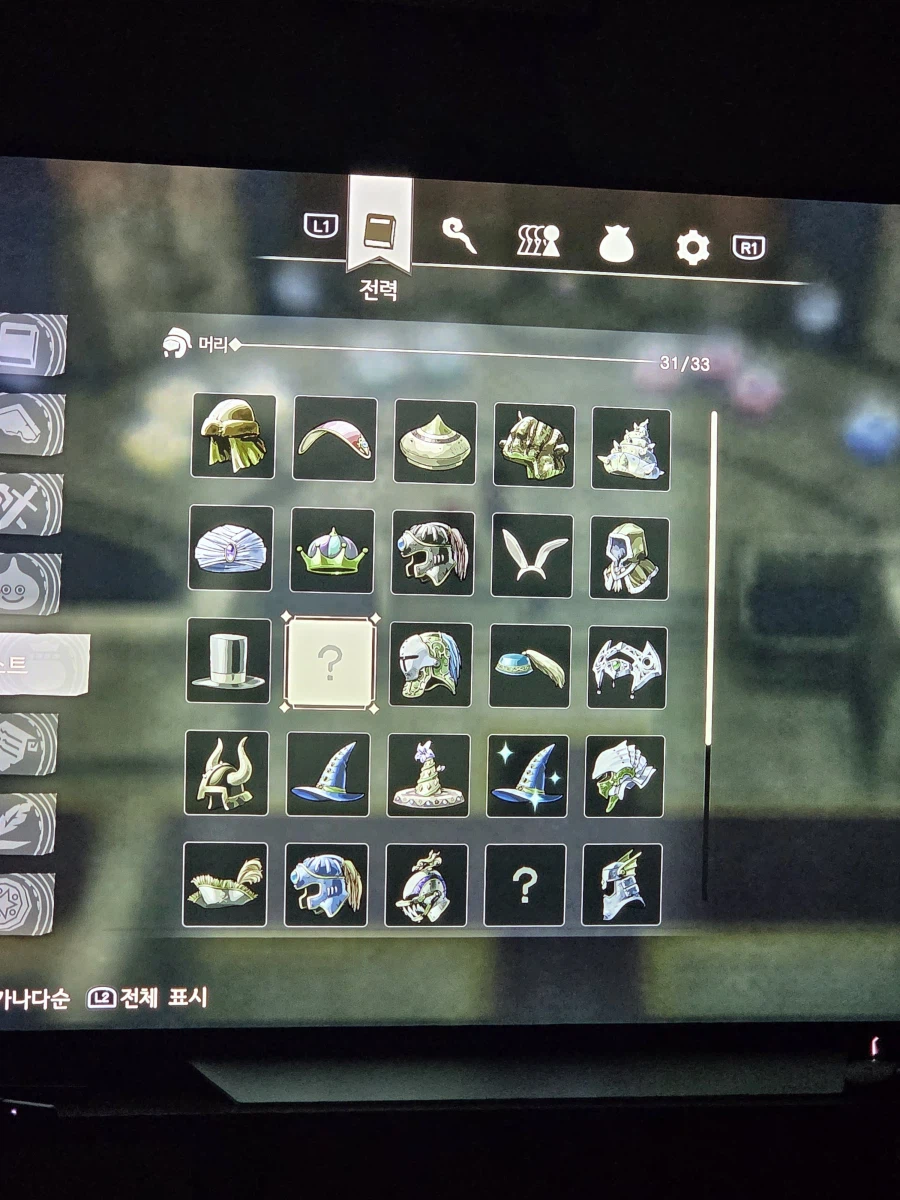
Task: Click the highlighted unknown question mark tile
Action: (330, 663)
